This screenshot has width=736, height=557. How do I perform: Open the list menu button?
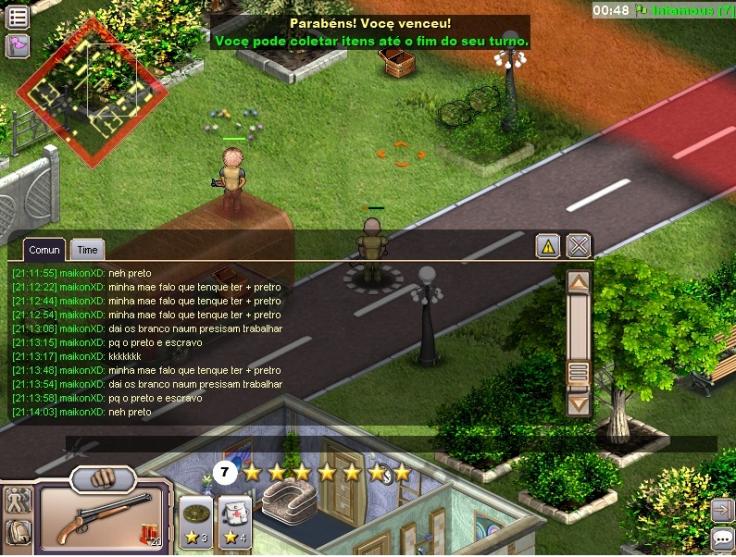[18, 16]
